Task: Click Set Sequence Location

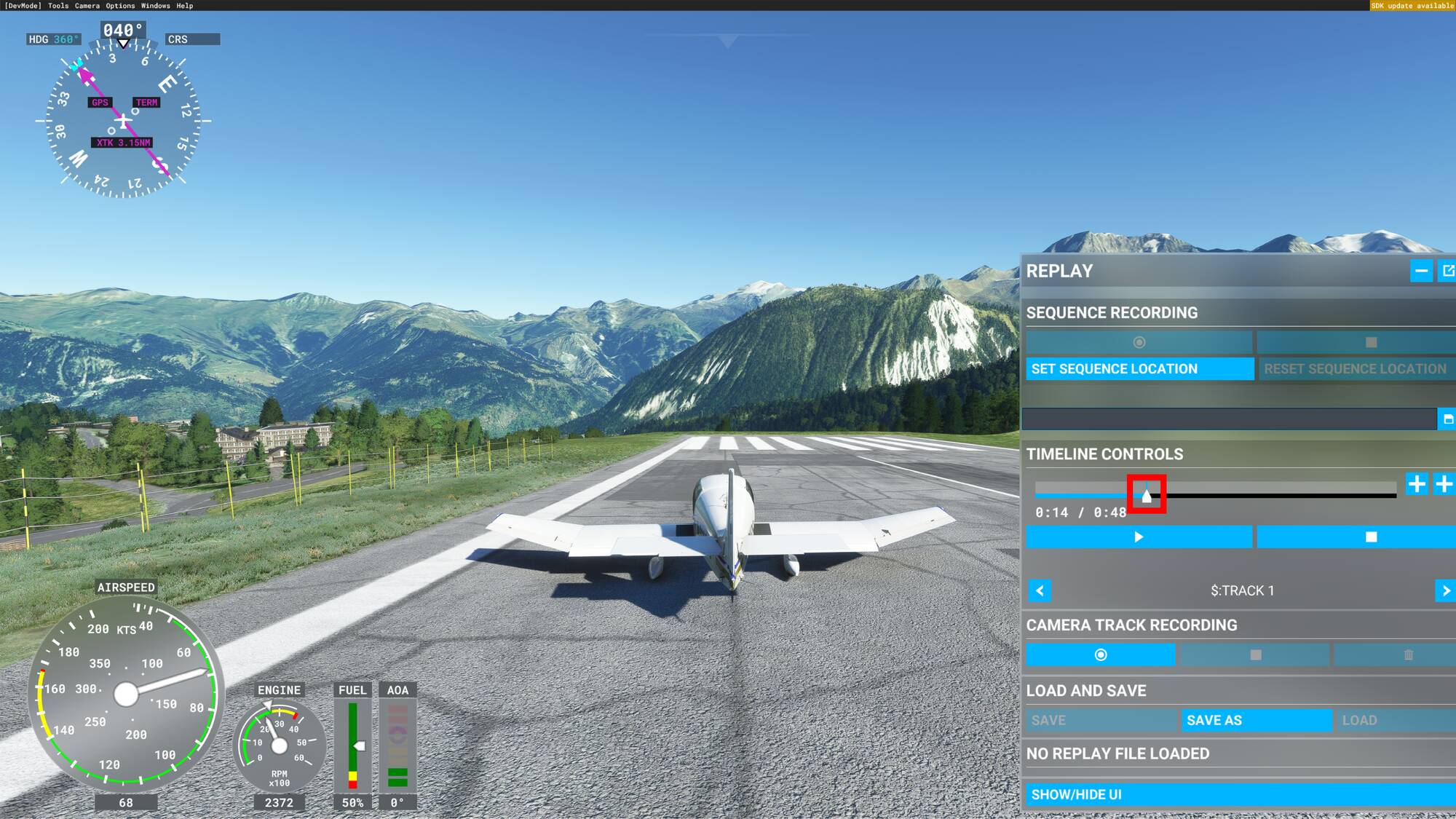Action: [x=1139, y=369]
